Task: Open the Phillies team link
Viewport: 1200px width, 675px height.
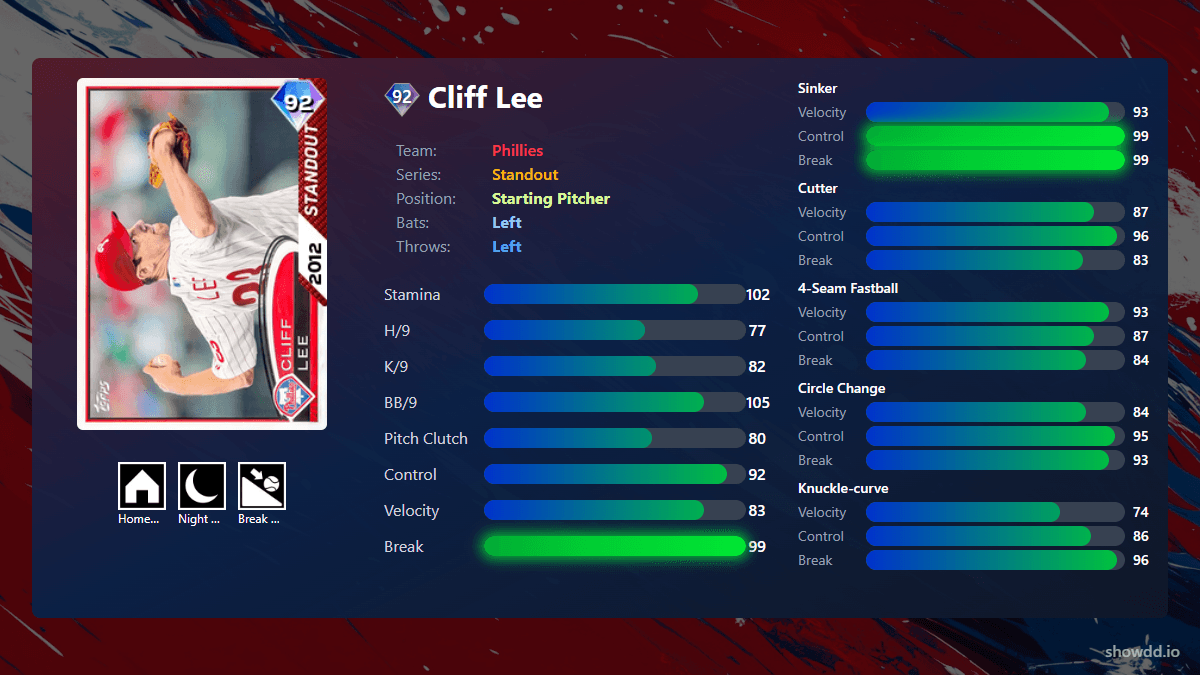Action: (x=517, y=150)
